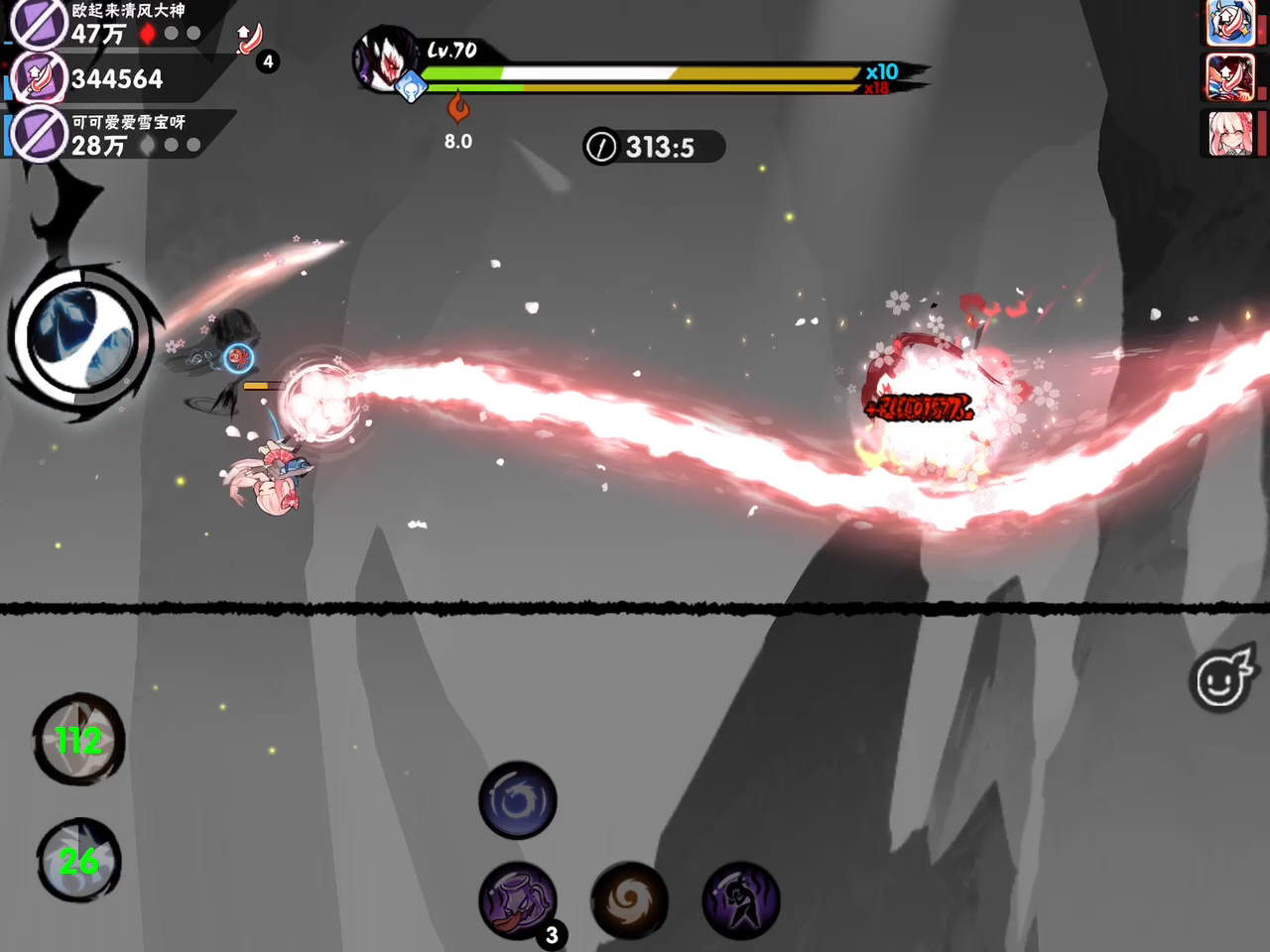Choose the dark red character portrait
1270x952 pixels.
pyautogui.click(x=1230, y=77)
